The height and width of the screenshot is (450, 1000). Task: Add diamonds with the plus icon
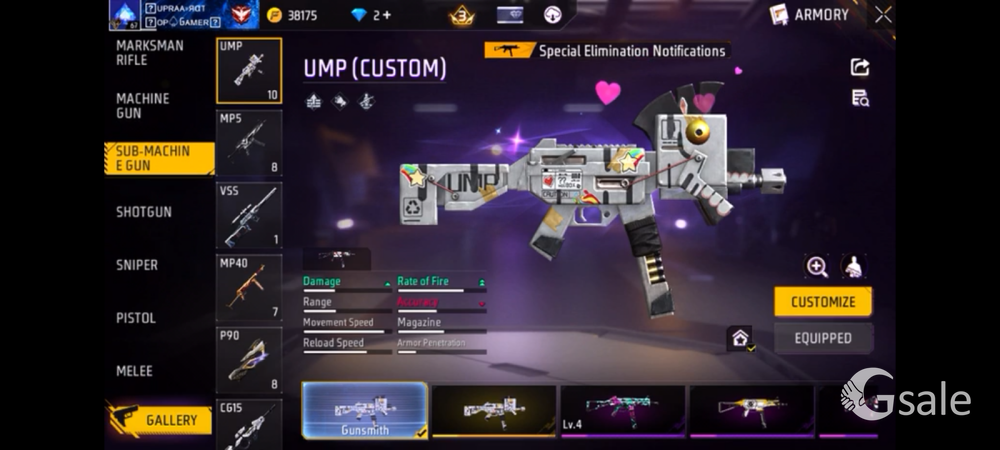[x=387, y=15]
